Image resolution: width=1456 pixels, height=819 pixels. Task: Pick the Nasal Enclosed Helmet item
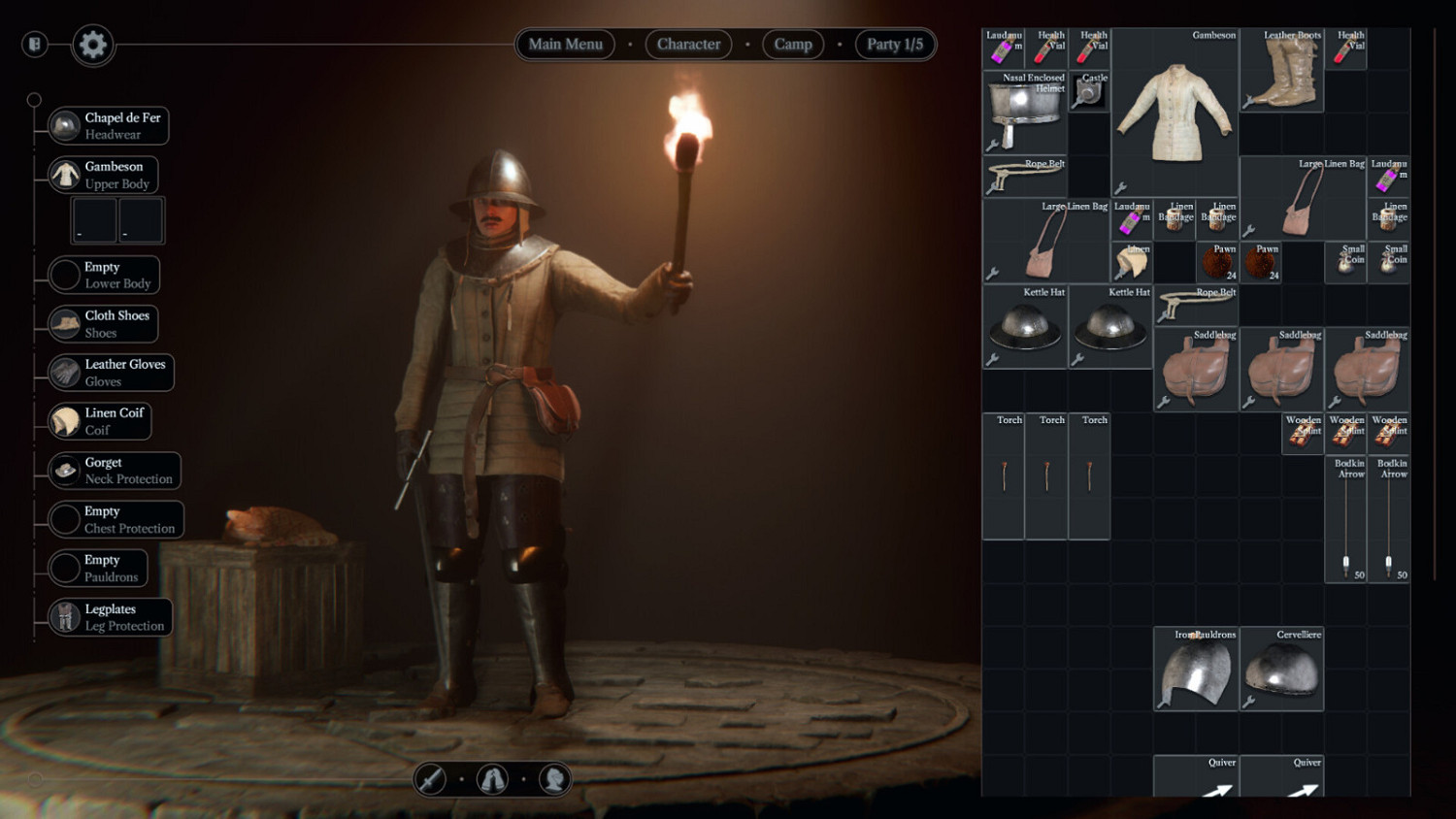(x=1025, y=112)
